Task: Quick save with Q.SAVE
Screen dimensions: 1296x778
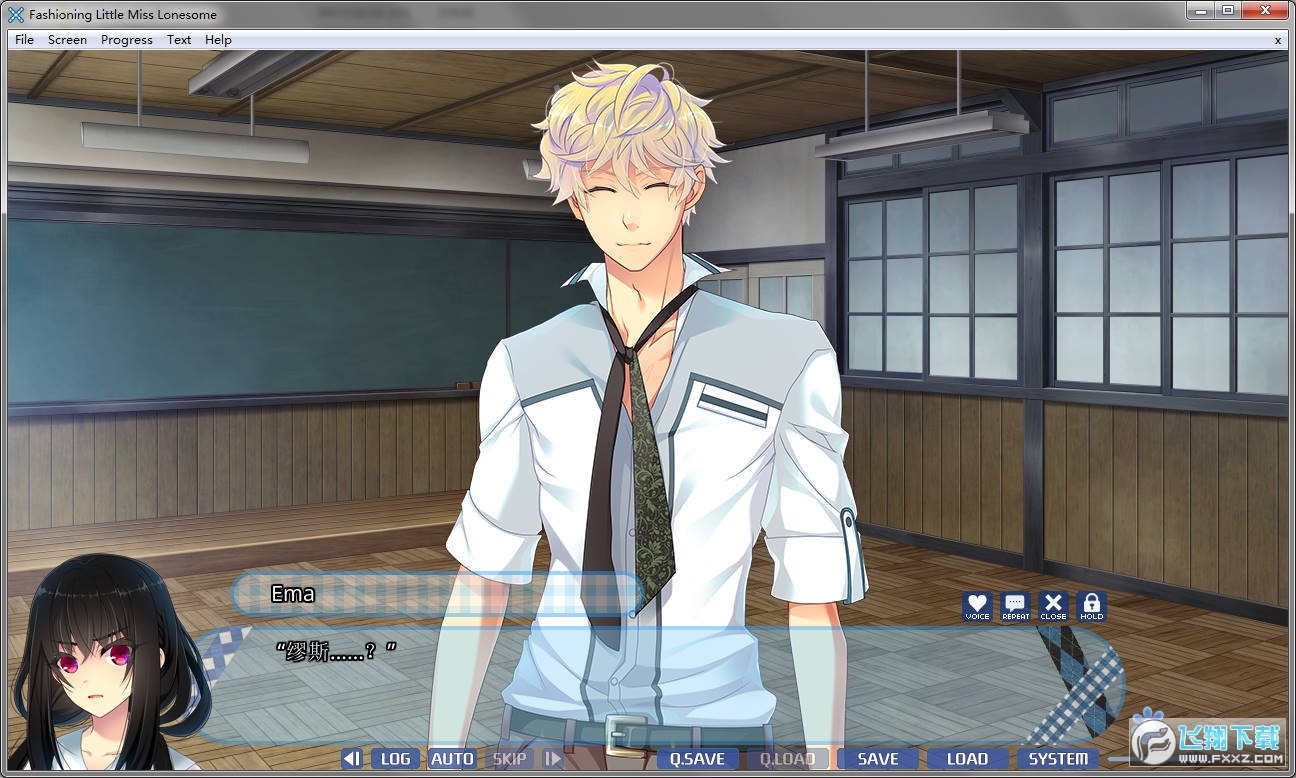Action: 697,759
